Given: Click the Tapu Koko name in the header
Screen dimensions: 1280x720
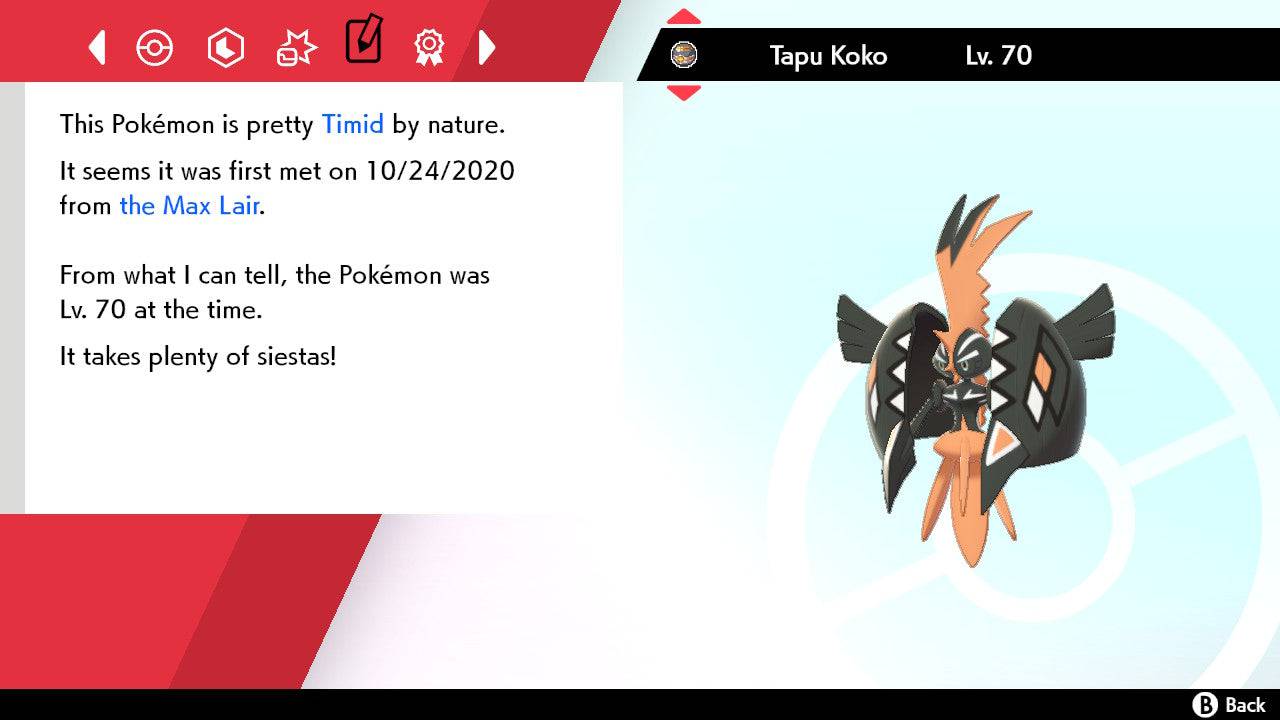Looking at the screenshot, I should (x=827, y=56).
